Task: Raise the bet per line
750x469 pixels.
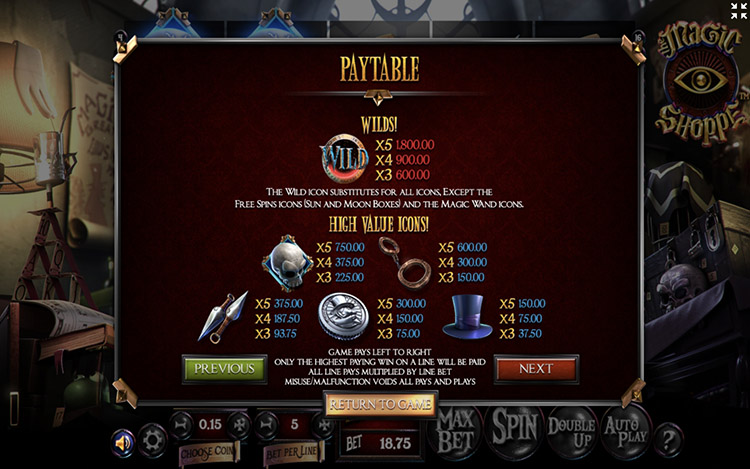Action: [x=322, y=424]
